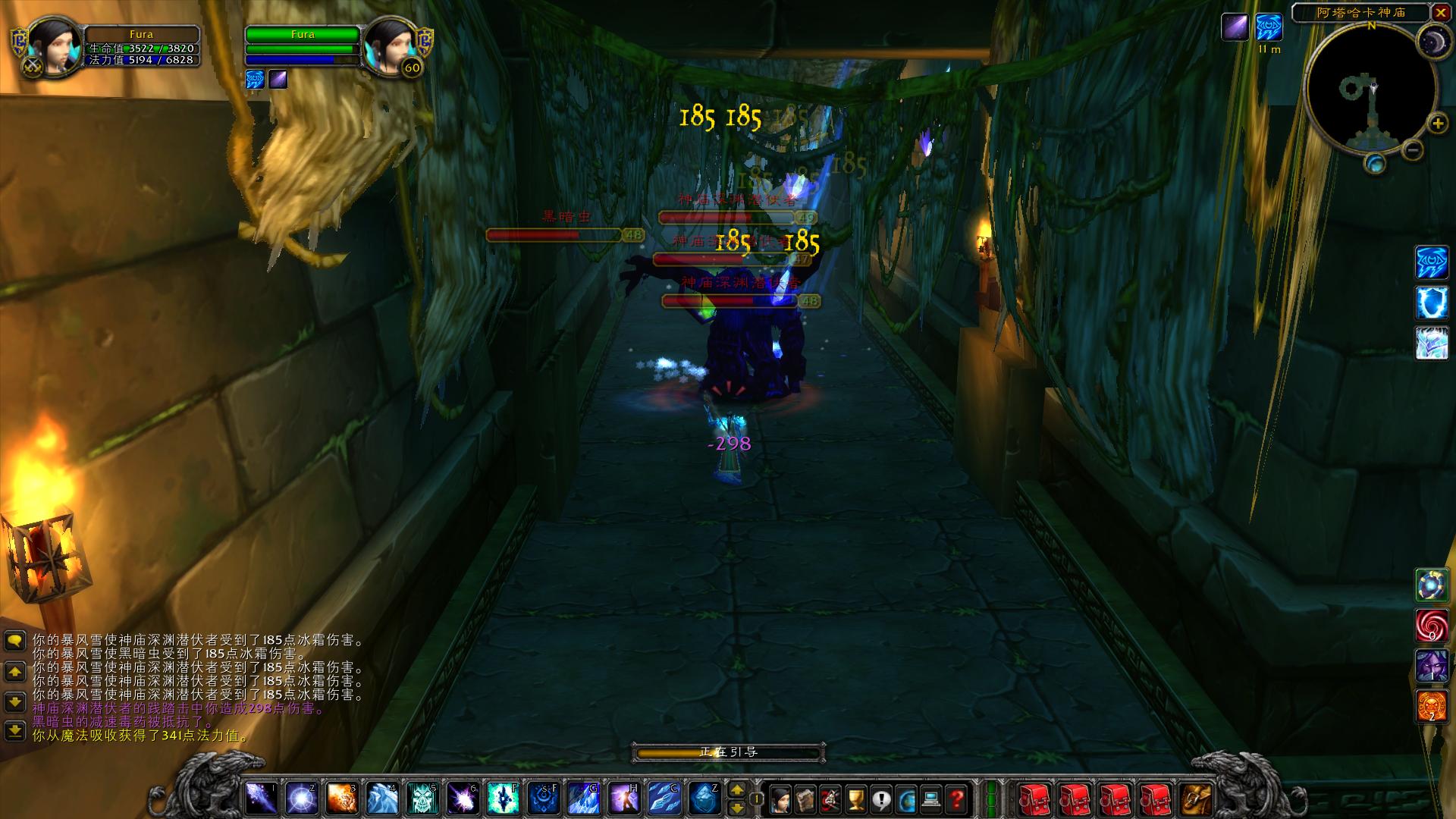Screen dimensions: 1456x819
Task: Open the help request question mark button
Action: coord(957,799)
